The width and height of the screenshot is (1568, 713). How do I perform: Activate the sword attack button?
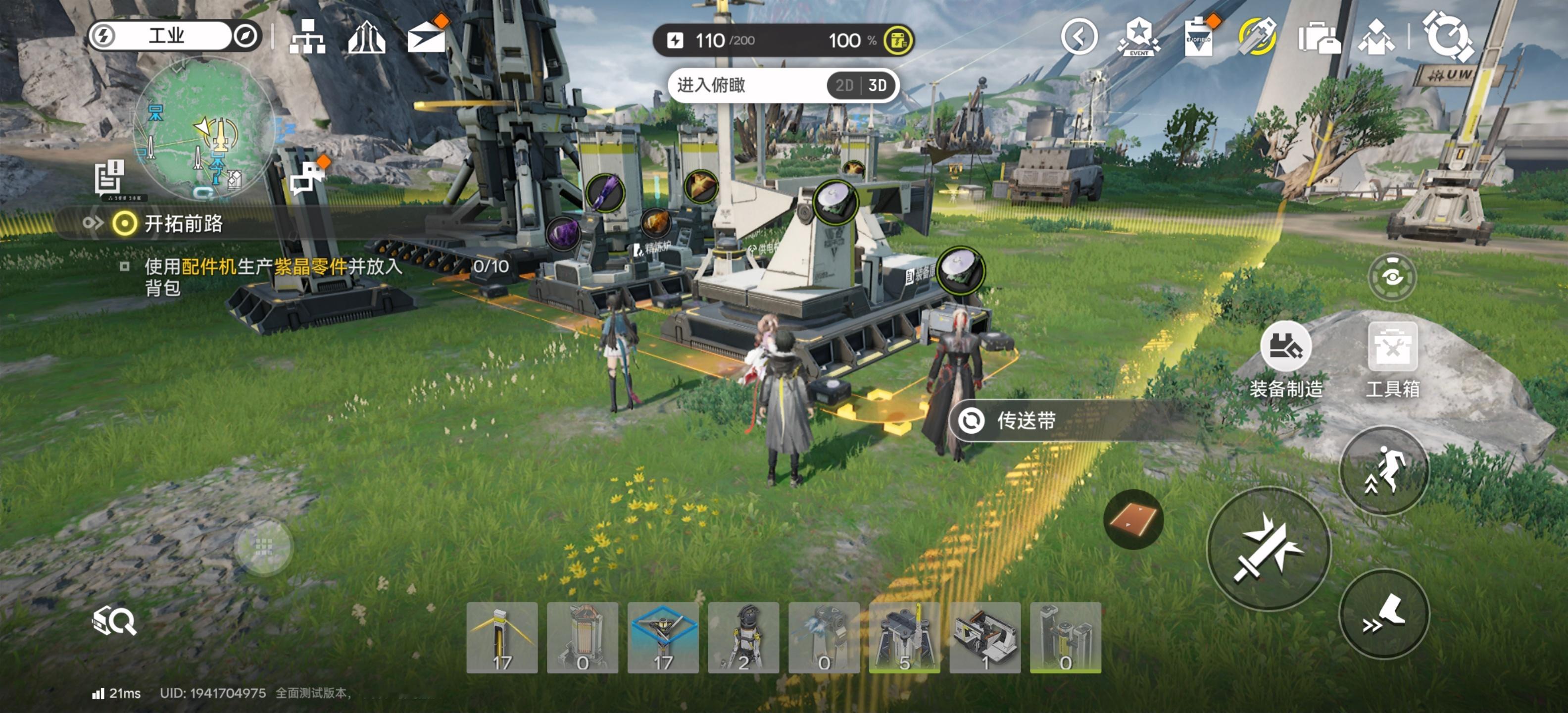pos(1269,549)
